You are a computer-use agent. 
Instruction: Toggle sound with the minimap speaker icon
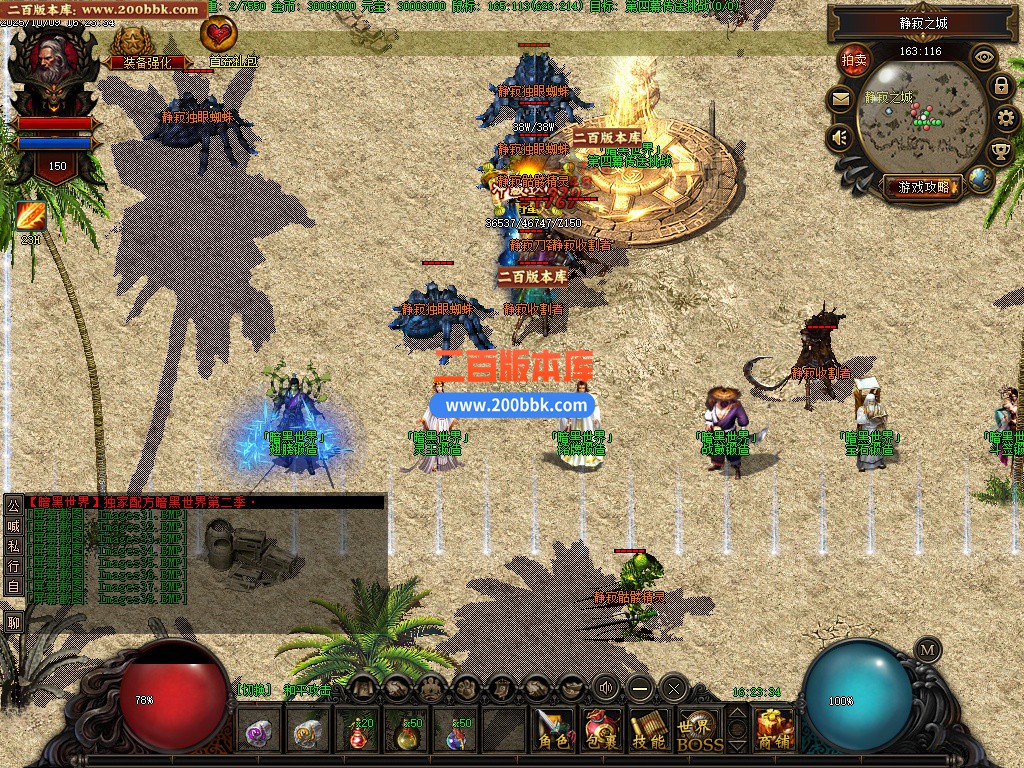click(840, 138)
